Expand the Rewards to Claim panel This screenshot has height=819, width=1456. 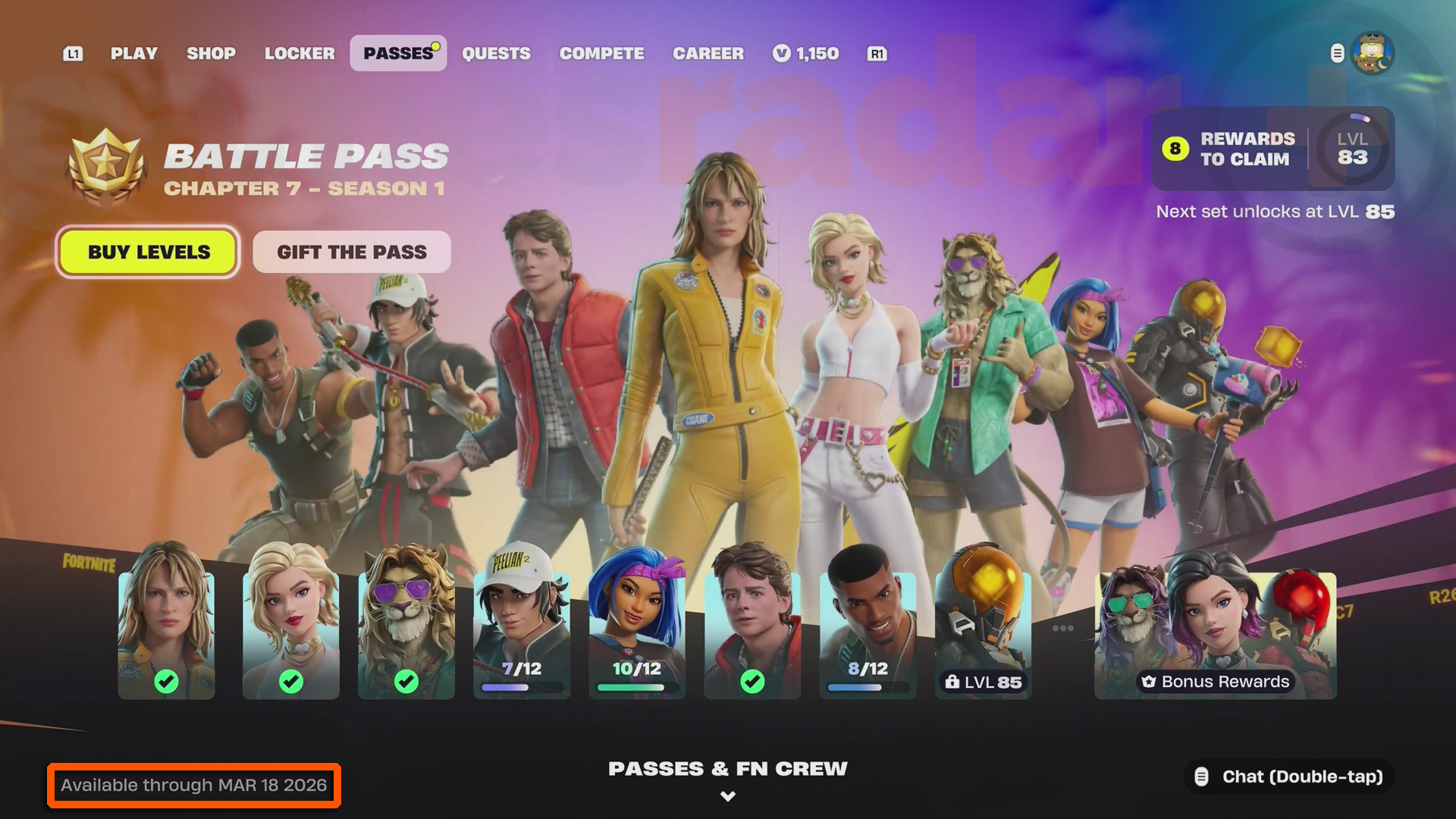click(x=1271, y=149)
